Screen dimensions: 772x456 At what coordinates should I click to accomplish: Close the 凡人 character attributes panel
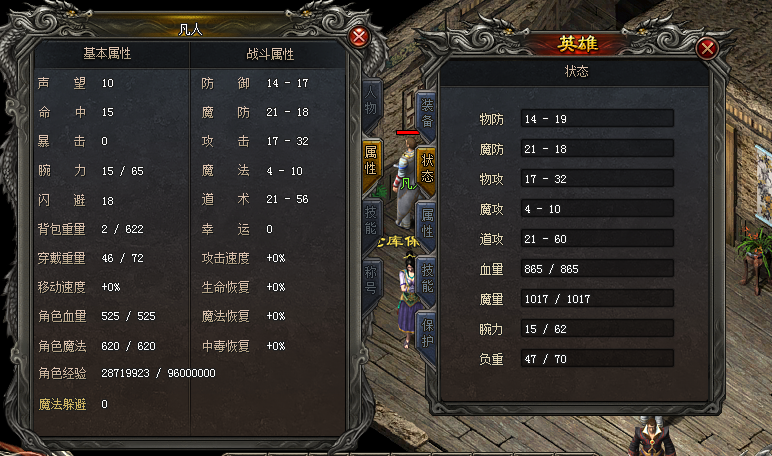pos(359,37)
